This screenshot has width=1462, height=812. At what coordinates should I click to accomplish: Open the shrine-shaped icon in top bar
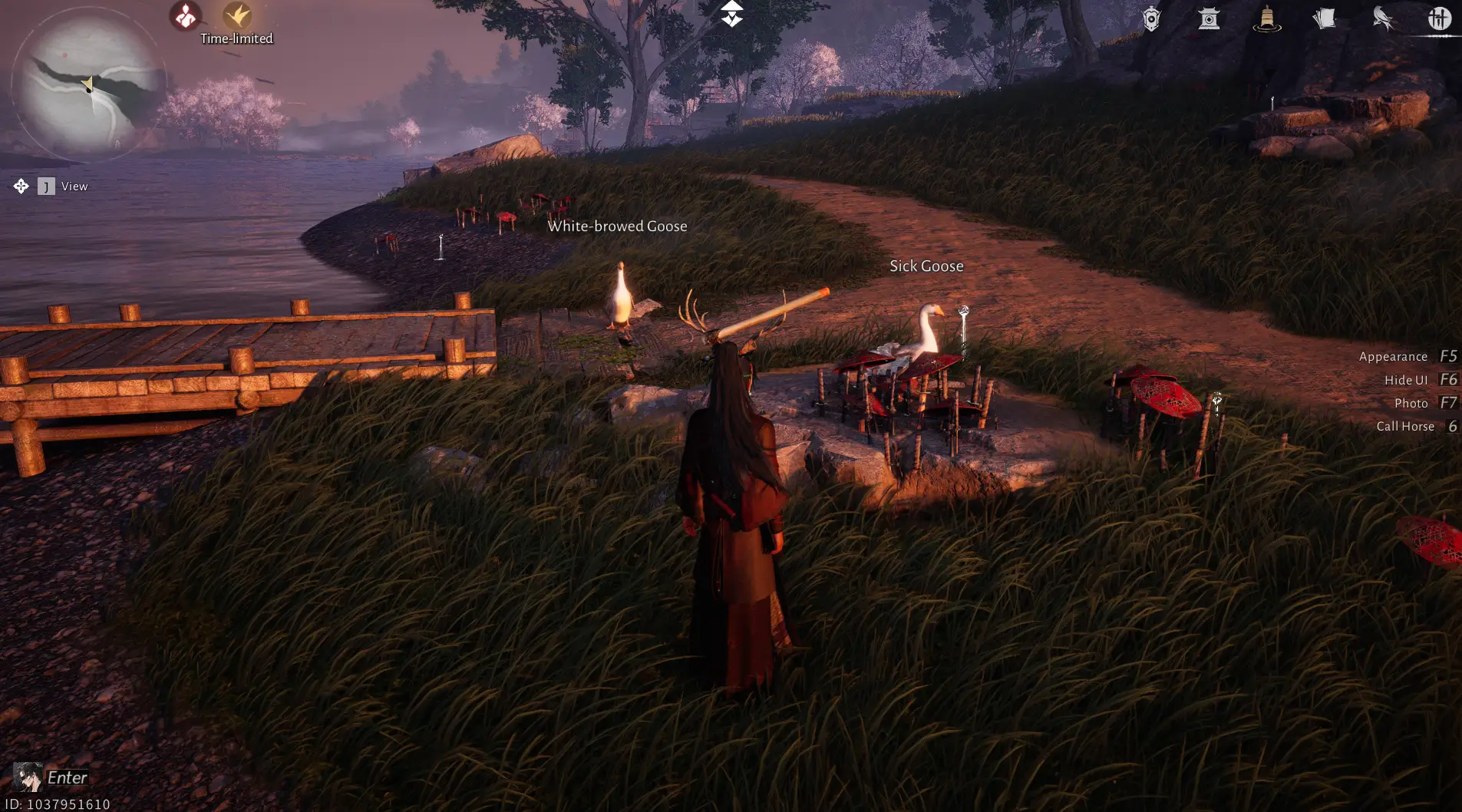tap(1209, 18)
